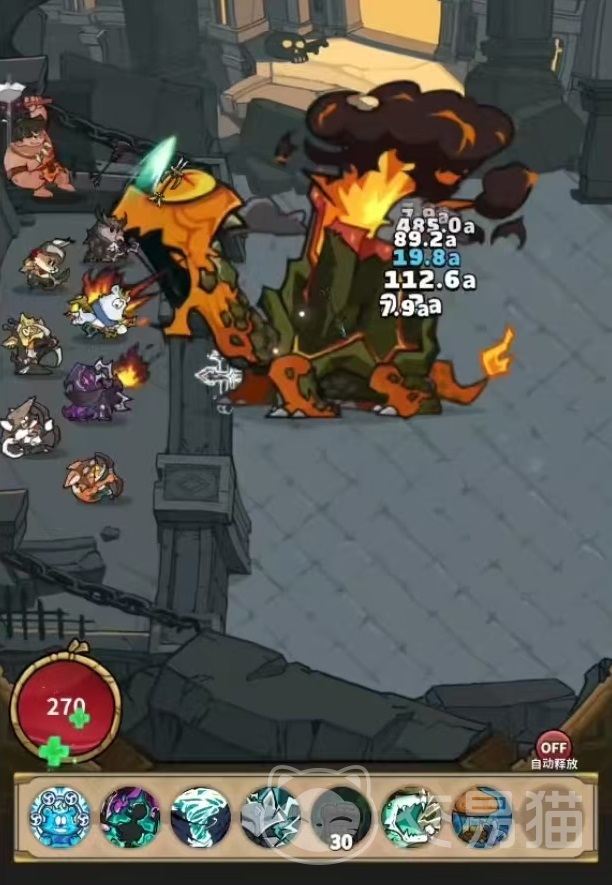This screenshot has width=612, height=885.
Task: Tap the green plus on the red orb
Action: (x=58, y=750)
